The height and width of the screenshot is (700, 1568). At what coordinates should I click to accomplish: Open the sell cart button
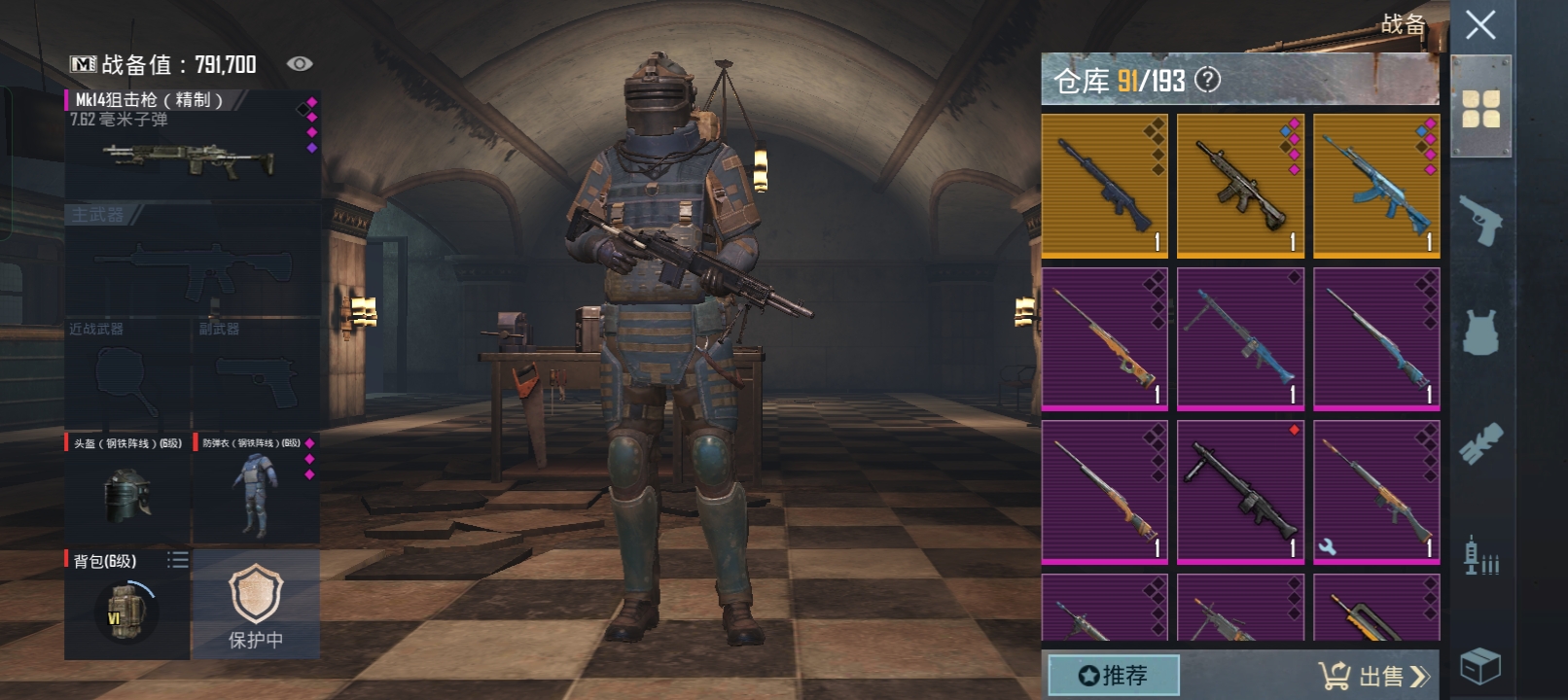pos(1373,676)
